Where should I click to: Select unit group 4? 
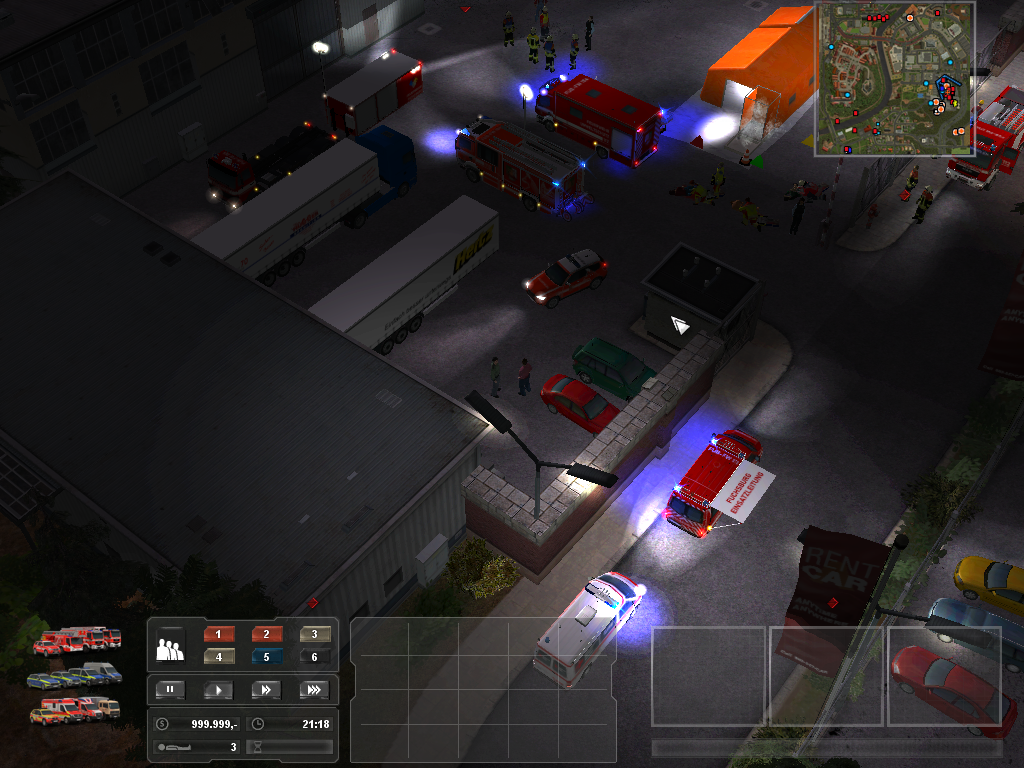click(x=218, y=657)
